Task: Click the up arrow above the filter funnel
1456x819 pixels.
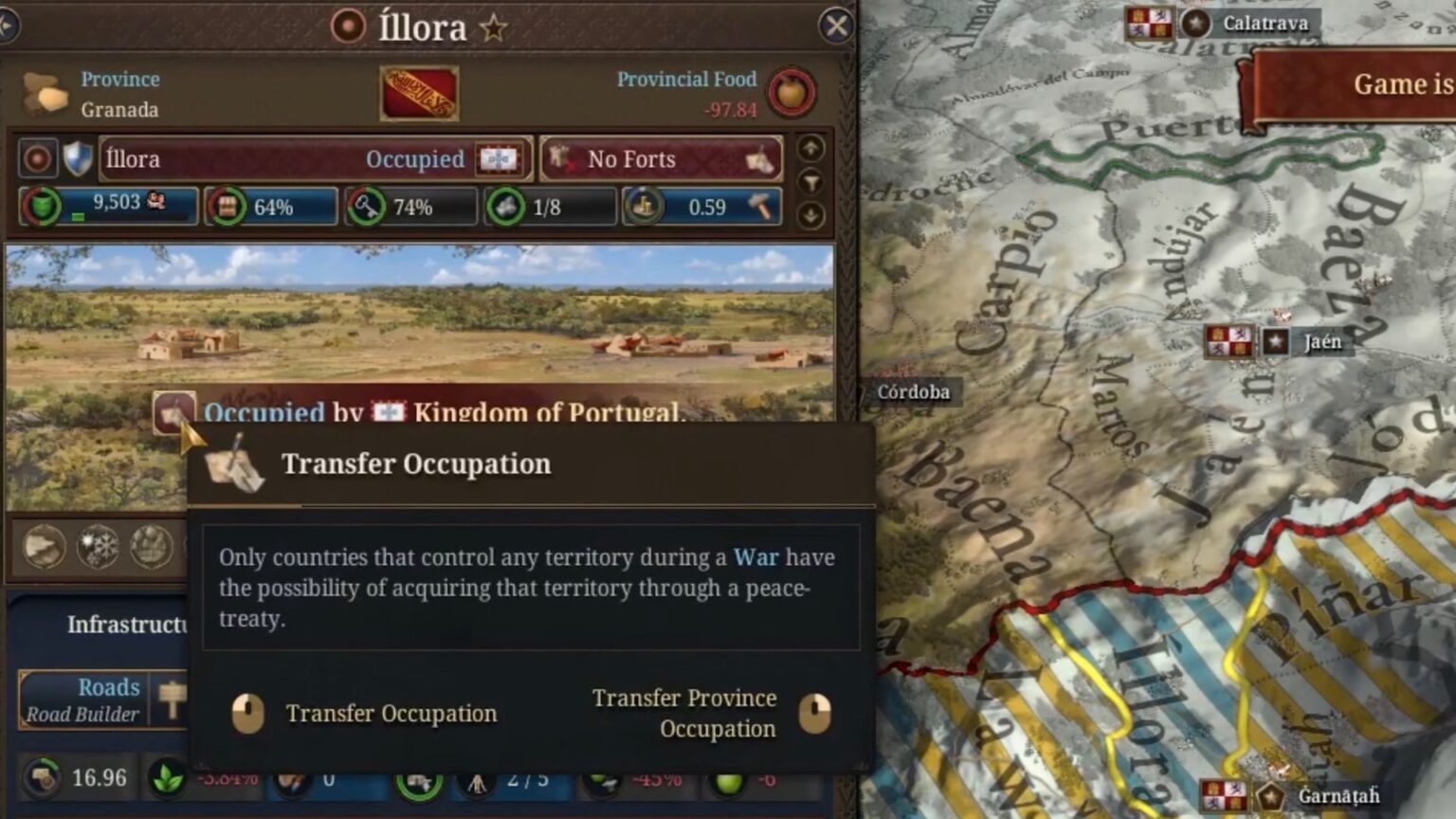Action: coord(811,149)
